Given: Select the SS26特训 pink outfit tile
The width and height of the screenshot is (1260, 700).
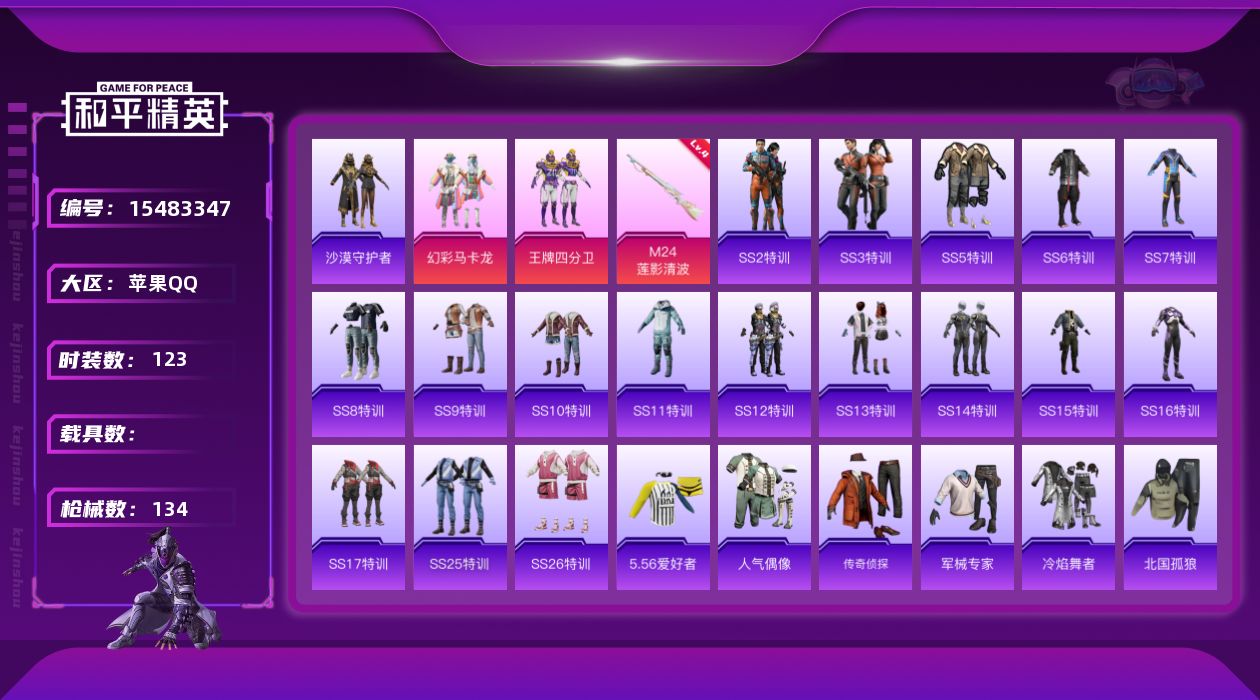Looking at the screenshot, I should point(561,517).
